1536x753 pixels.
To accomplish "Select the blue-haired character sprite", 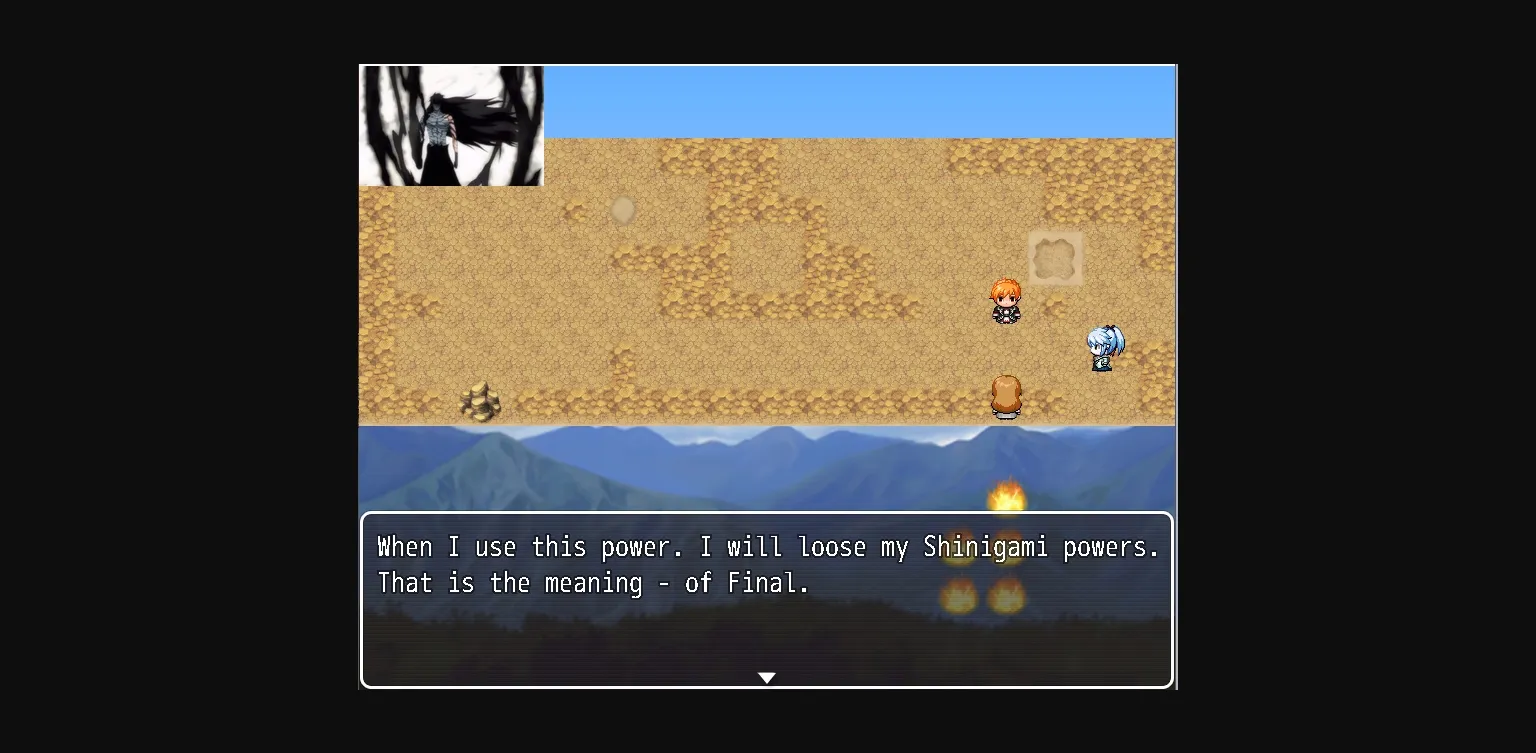I will 1104,348.
